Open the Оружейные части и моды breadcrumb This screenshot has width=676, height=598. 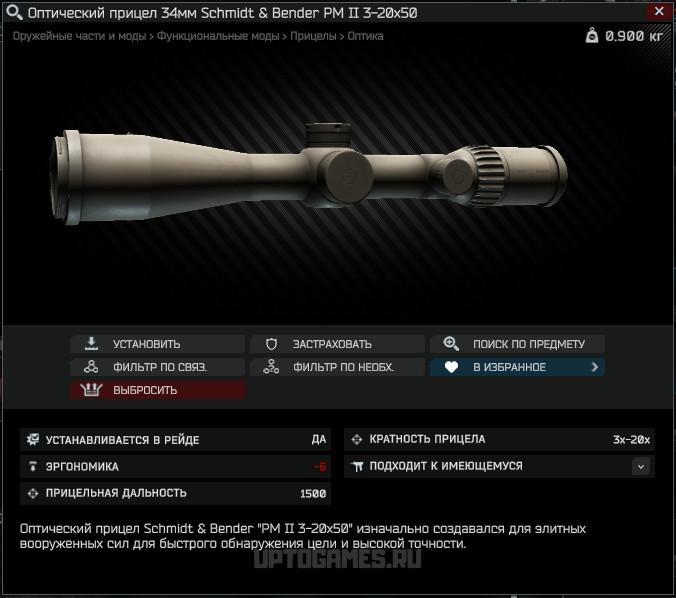click(x=78, y=36)
